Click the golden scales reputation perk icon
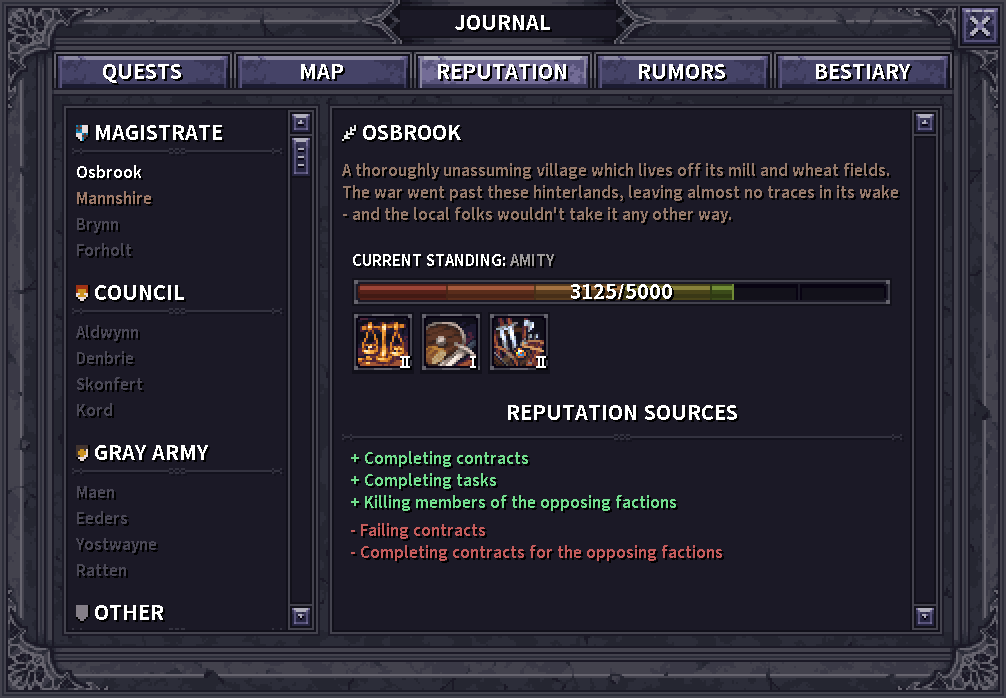Viewport: 1006px width, 698px height. [x=383, y=342]
